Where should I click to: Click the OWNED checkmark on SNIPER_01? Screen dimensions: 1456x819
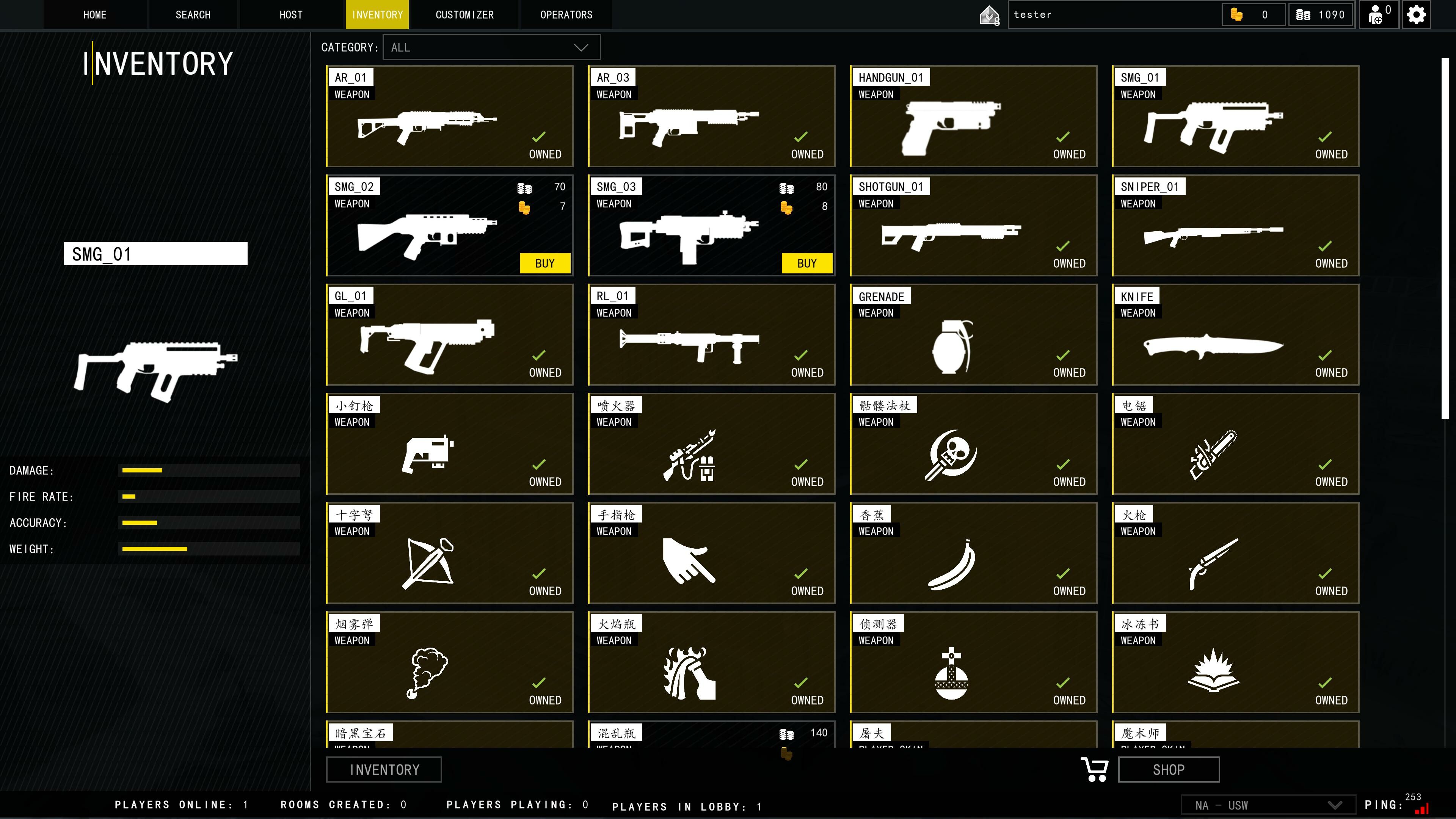[1325, 246]
